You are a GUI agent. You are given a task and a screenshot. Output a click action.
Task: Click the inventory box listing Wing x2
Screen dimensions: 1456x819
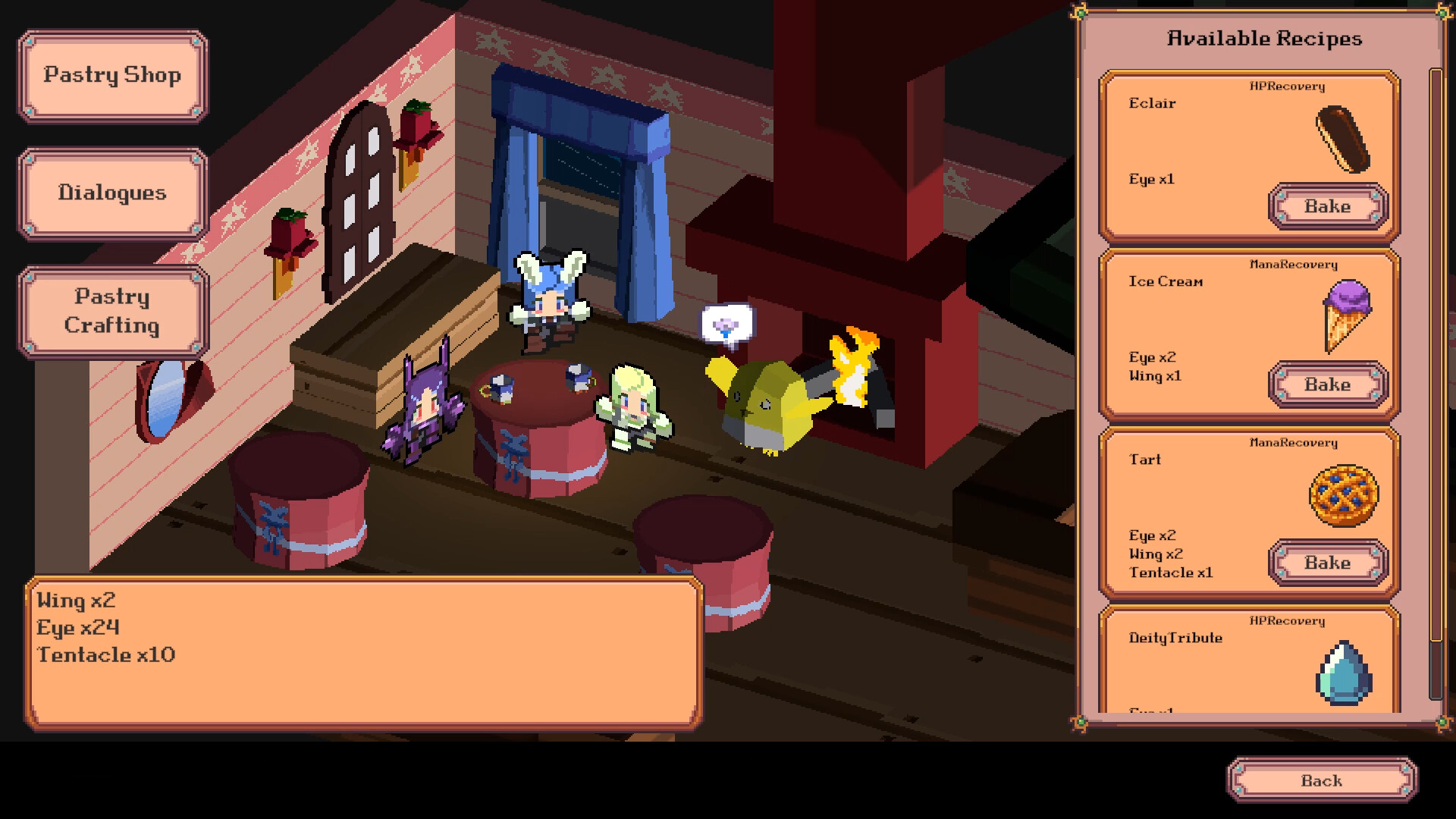[x=364, y=652]
